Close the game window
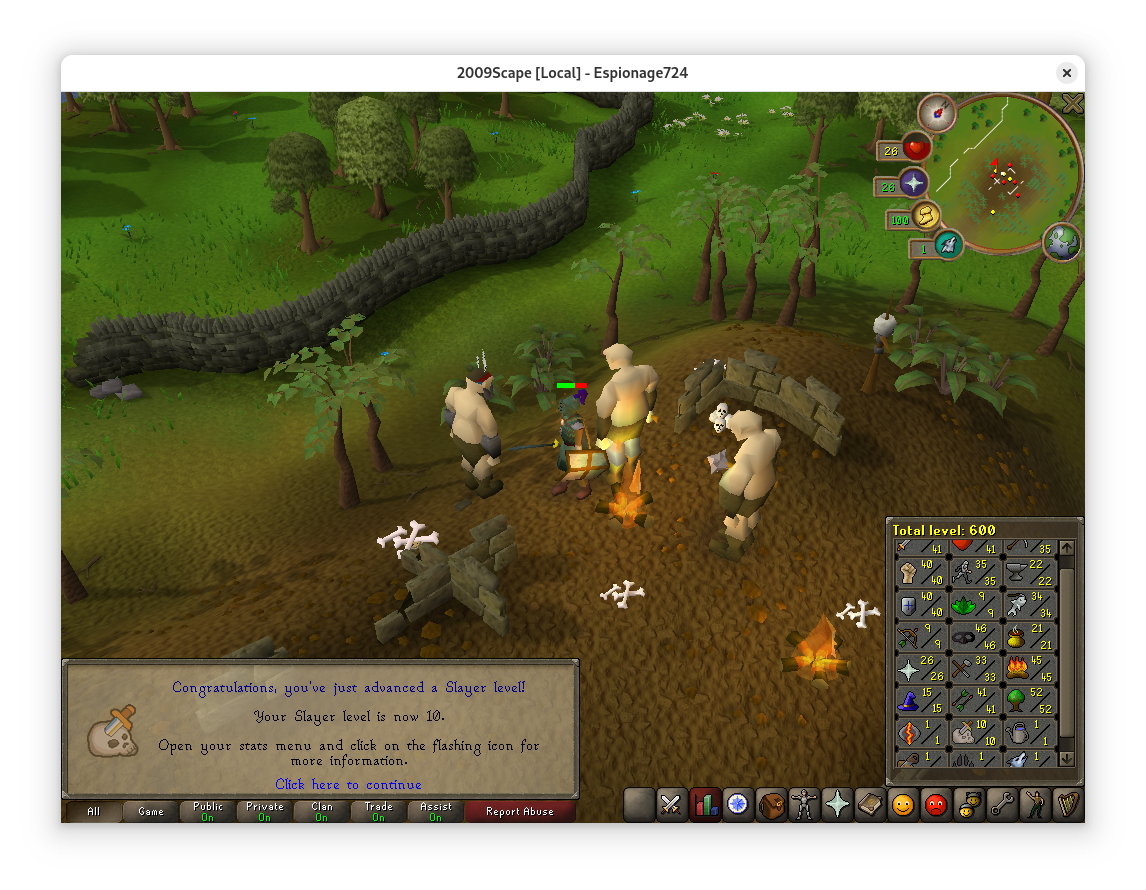Screen dimensions: 1146x890 (x=1067, y=73)
